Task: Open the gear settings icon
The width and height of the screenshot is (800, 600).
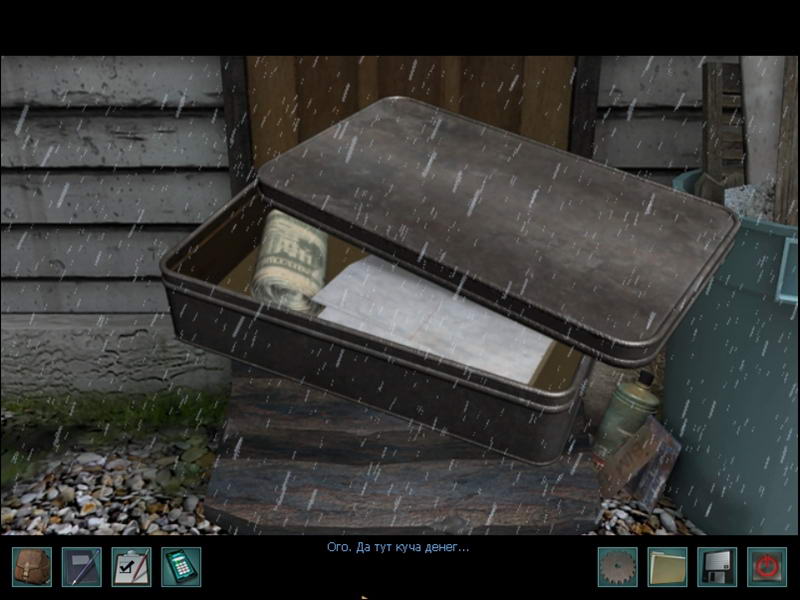Action: pos(617,567)
